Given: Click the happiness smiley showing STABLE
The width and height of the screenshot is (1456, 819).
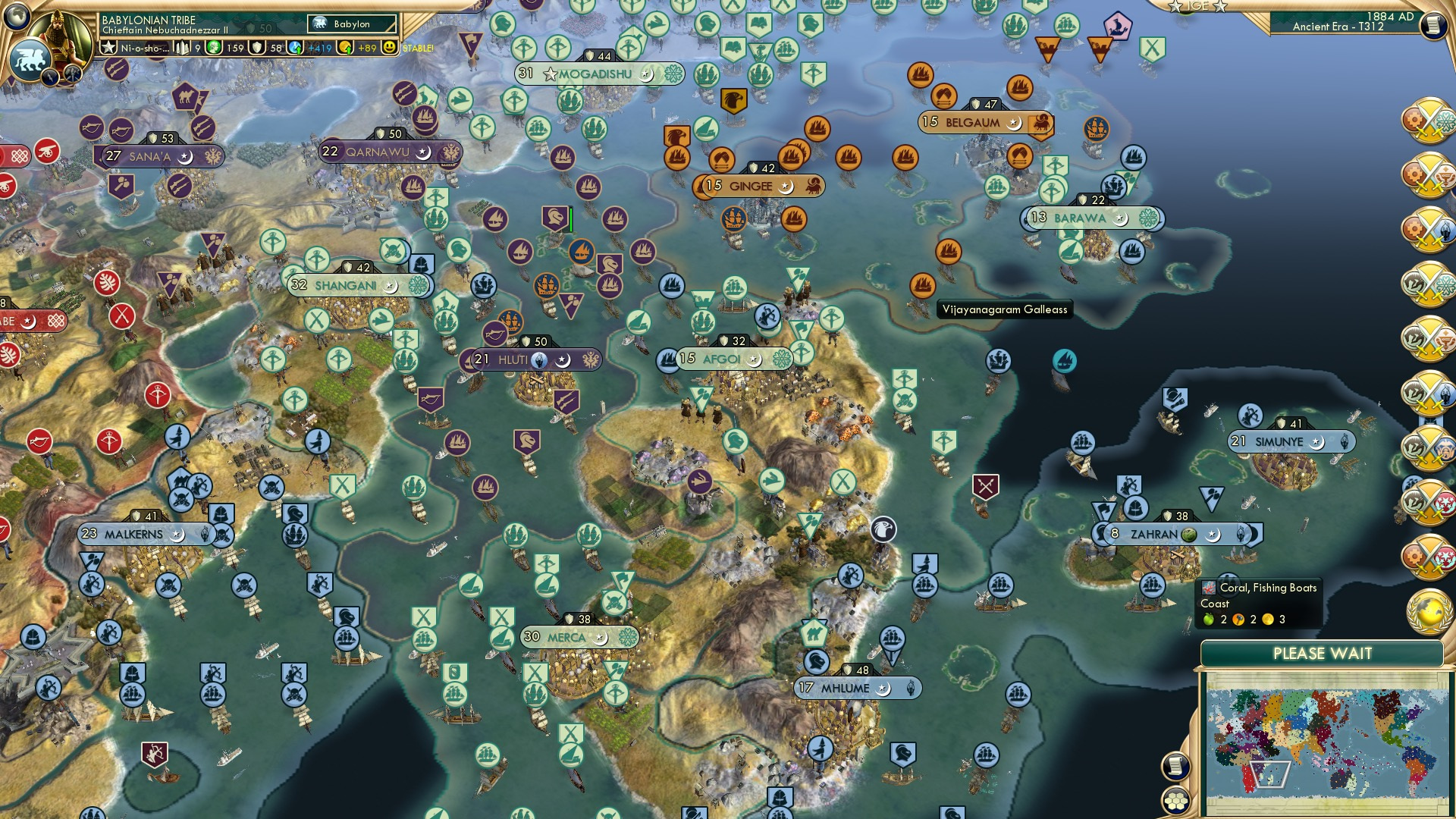Looking at the screenshot, I should click(389, 48).
